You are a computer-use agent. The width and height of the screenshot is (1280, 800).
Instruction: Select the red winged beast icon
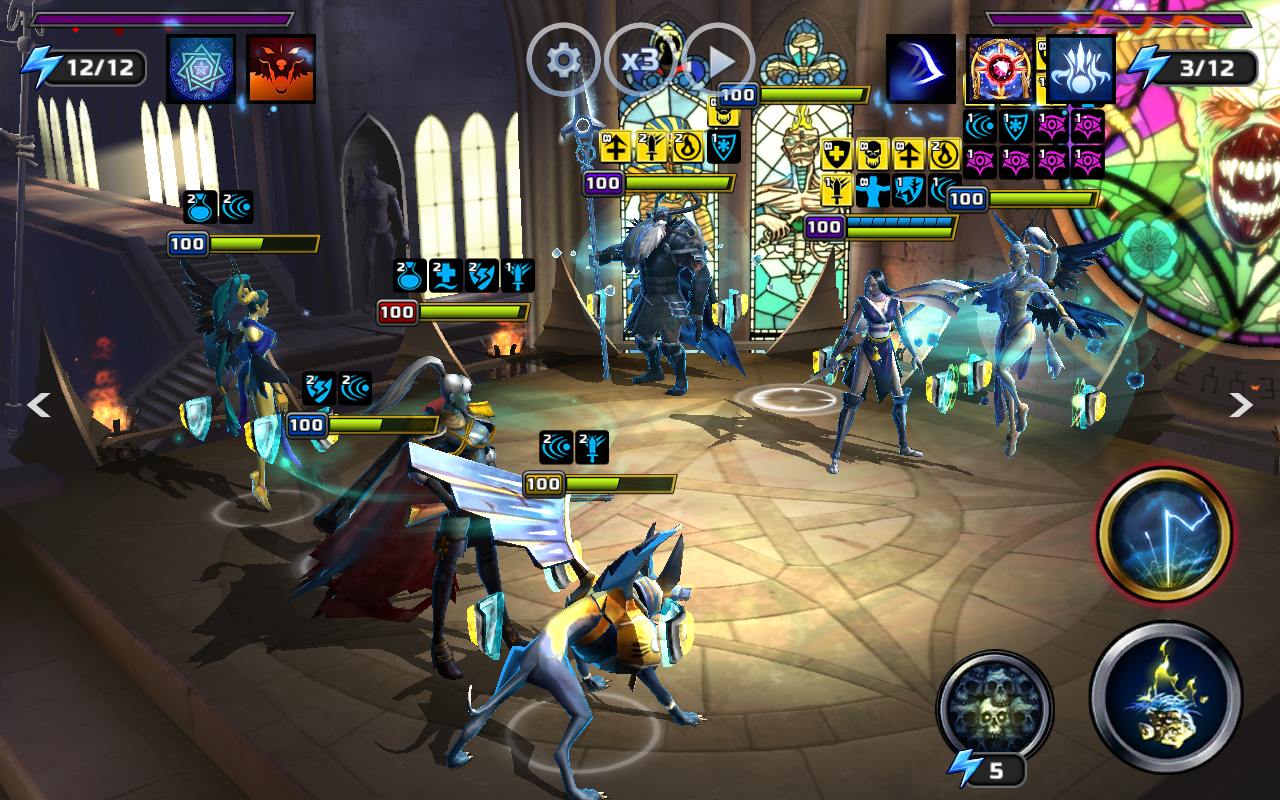[x=281, y=69]
